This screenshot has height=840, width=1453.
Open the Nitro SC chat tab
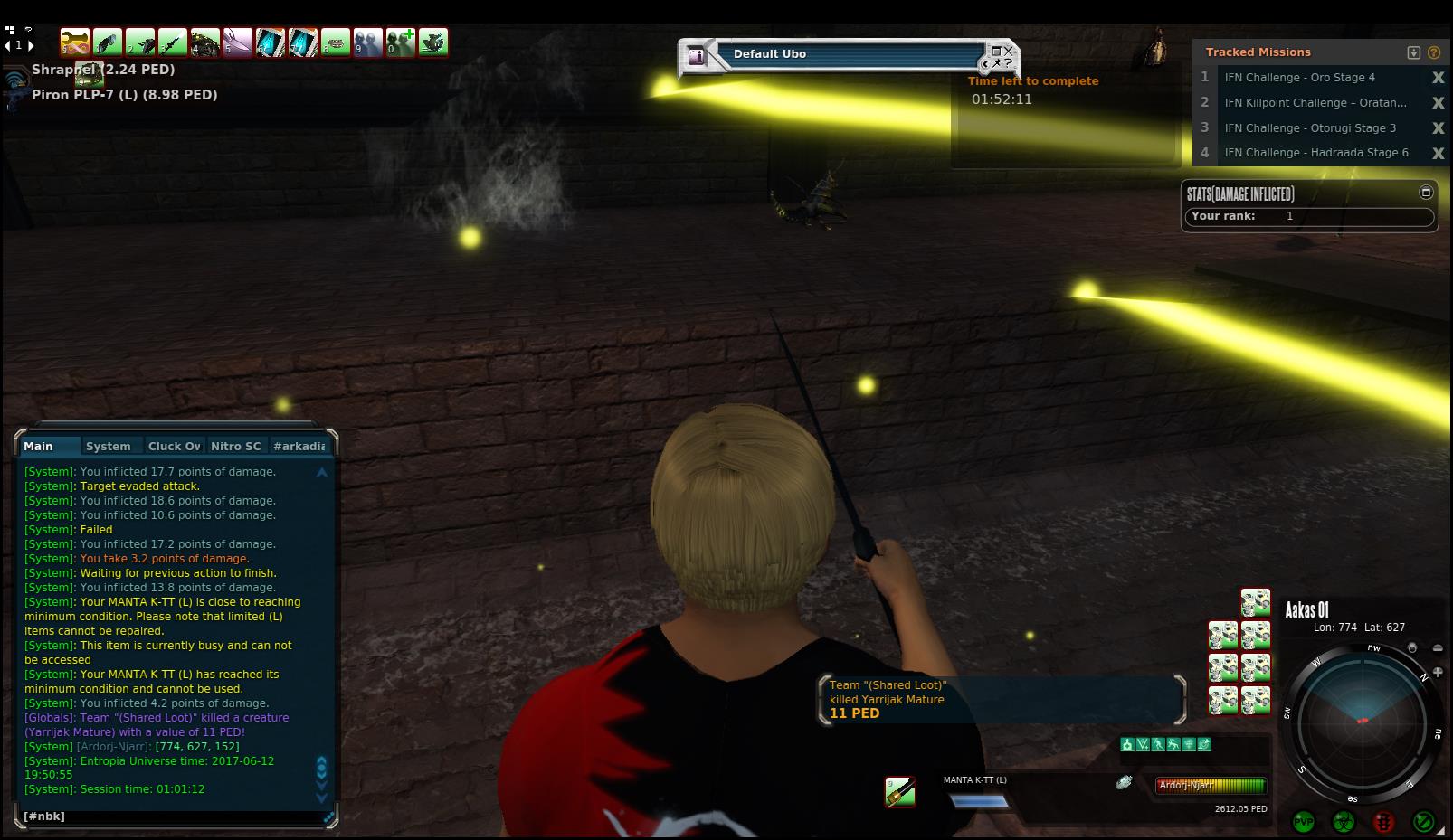click(235, 446)
